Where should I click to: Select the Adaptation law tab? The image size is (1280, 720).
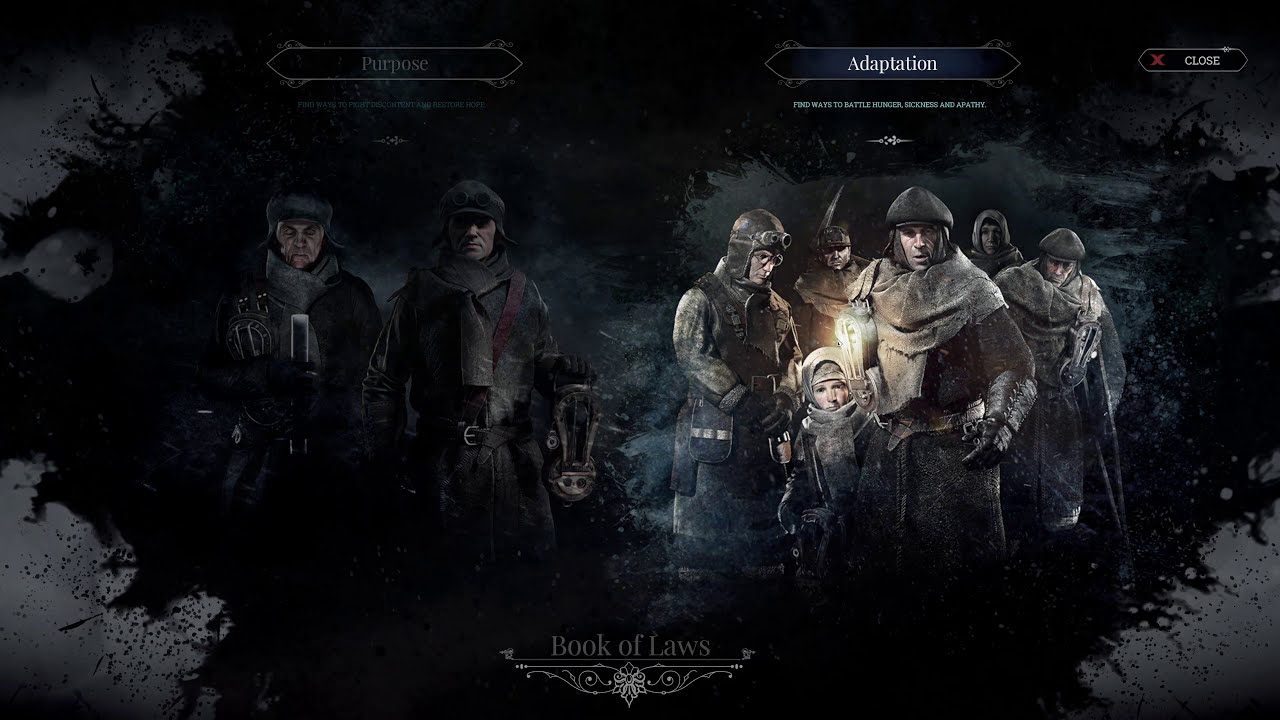coord(892,64)
